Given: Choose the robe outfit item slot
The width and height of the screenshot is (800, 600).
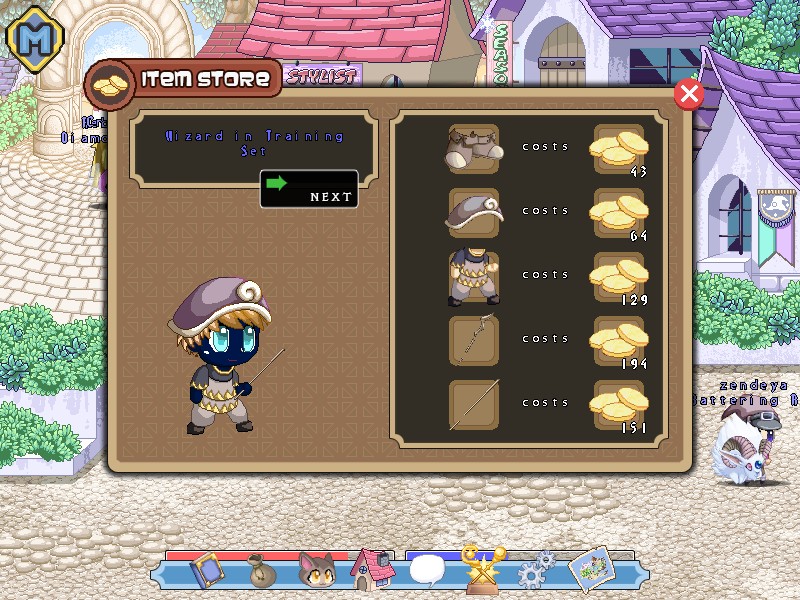Looking at the screenshot, I should 473,277.
